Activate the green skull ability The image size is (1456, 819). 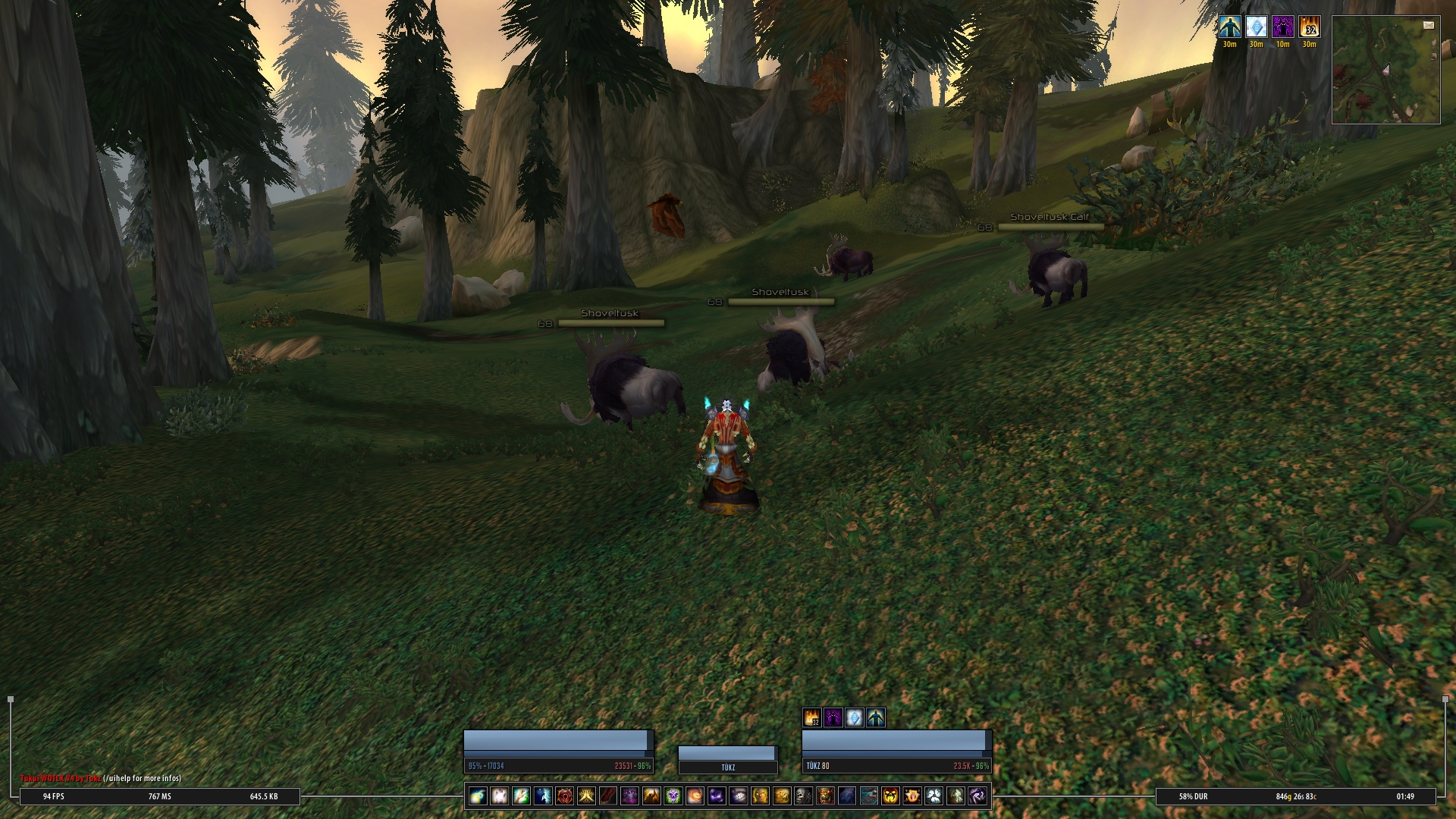click(673, 795)
